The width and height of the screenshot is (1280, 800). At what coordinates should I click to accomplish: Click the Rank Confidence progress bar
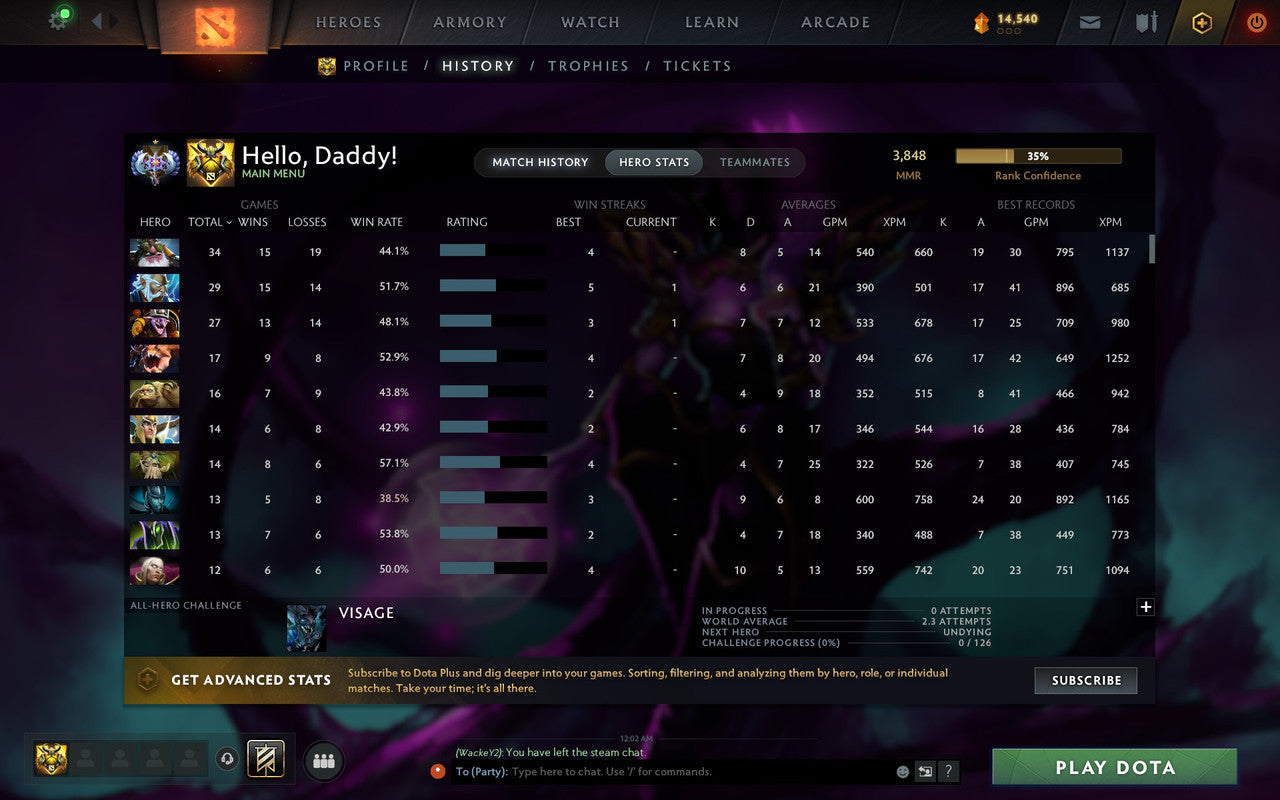click(1039, 155)
